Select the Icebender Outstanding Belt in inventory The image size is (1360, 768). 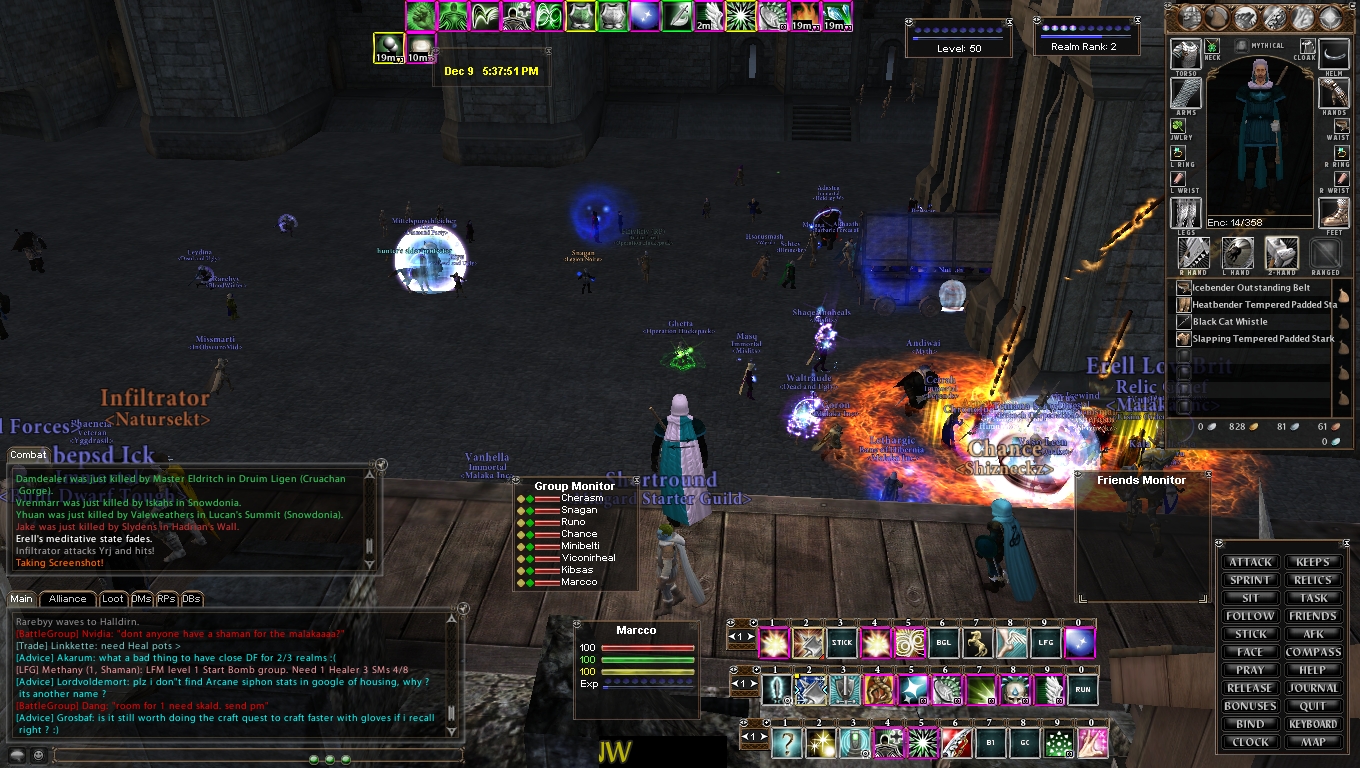[x=1250, y=288]
